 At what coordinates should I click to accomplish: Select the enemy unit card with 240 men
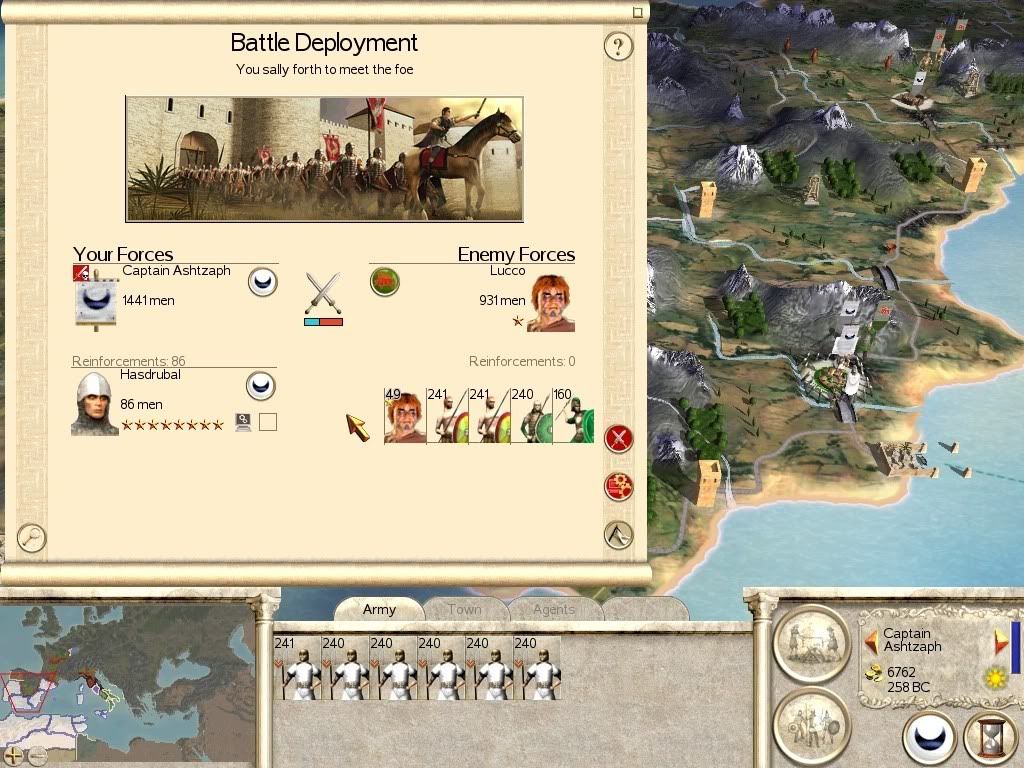coord(531,416)
